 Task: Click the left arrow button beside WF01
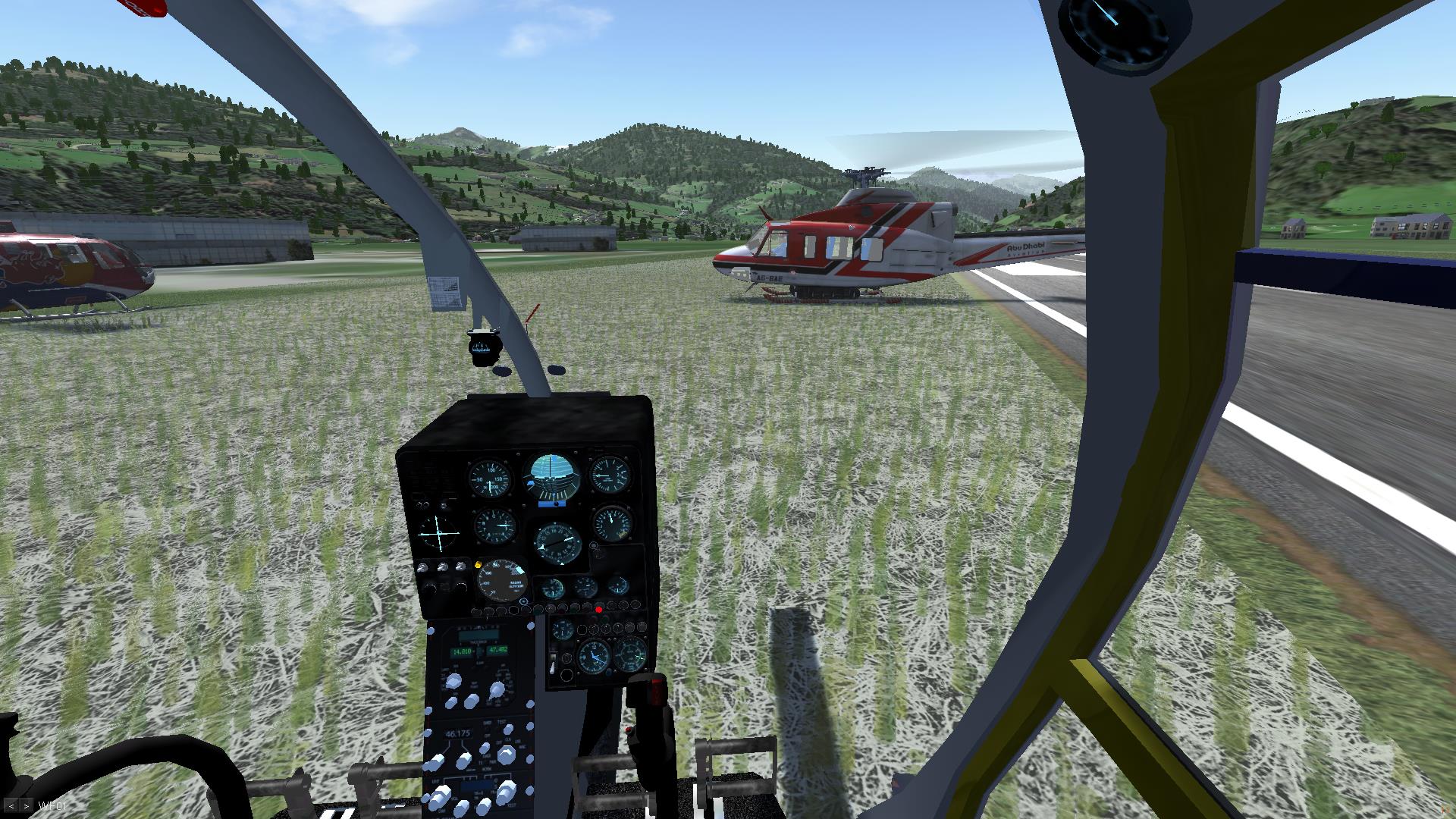point(11,805)
